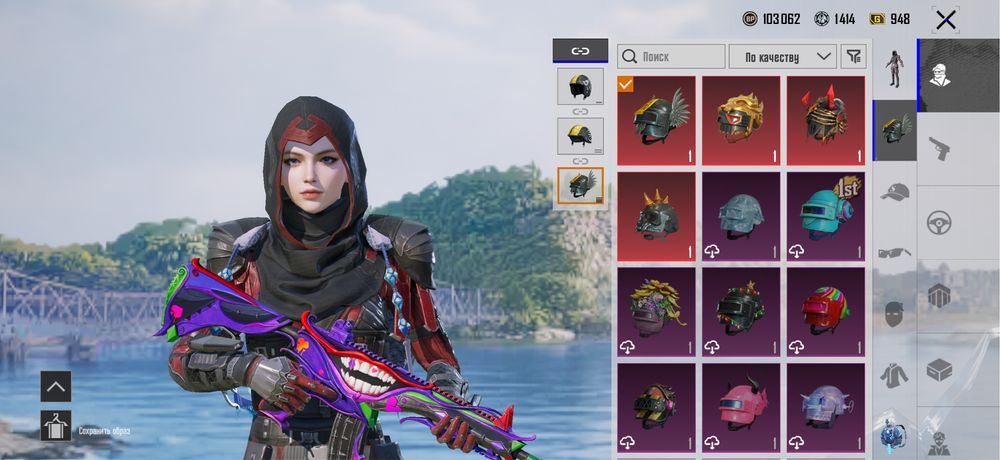Image resolution: width=1000 pixels, height=460 pixels.
Task: Select the winged black helmet skin
Action: 656,120
